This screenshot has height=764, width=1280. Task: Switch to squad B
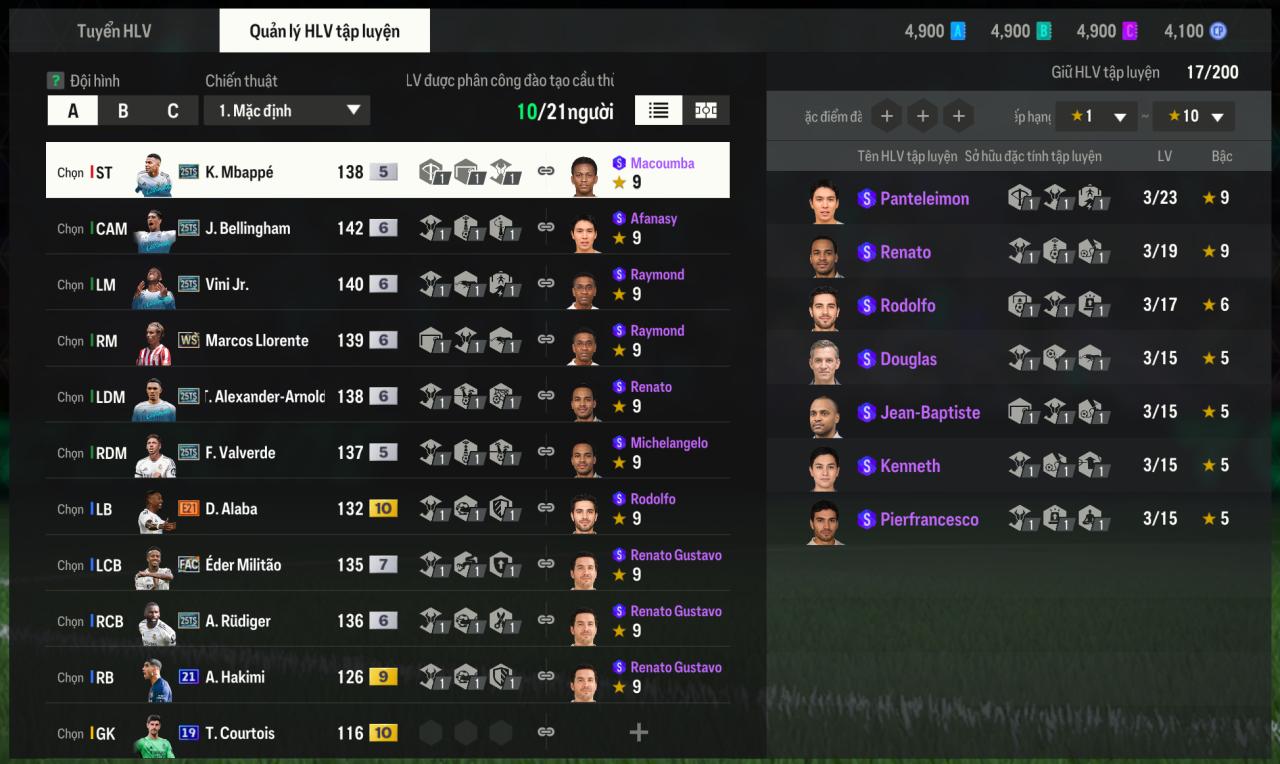(x=123, y=111)
